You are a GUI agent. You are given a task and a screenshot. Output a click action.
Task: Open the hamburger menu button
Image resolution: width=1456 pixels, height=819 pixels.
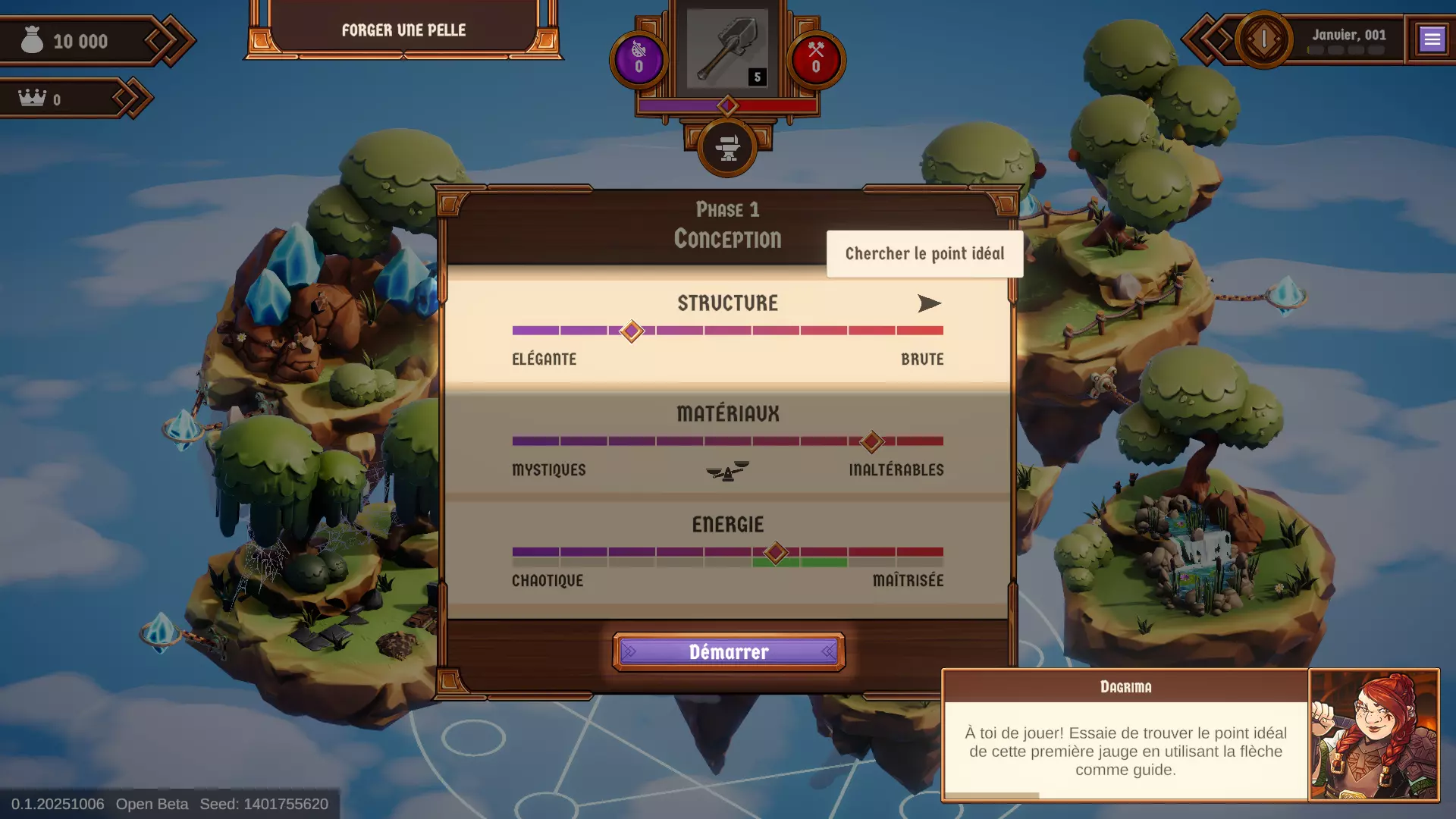click(1432, 39)
